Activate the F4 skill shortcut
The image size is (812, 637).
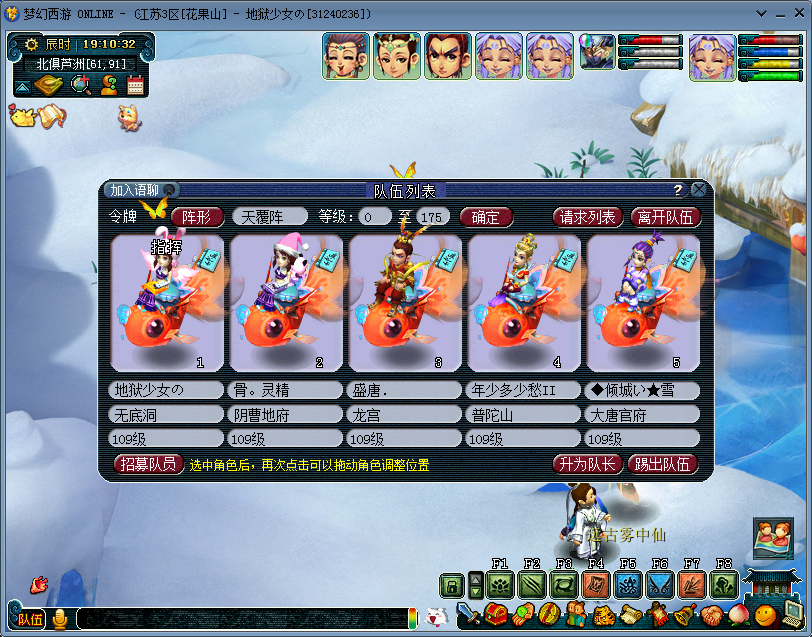tap(596, 585)
